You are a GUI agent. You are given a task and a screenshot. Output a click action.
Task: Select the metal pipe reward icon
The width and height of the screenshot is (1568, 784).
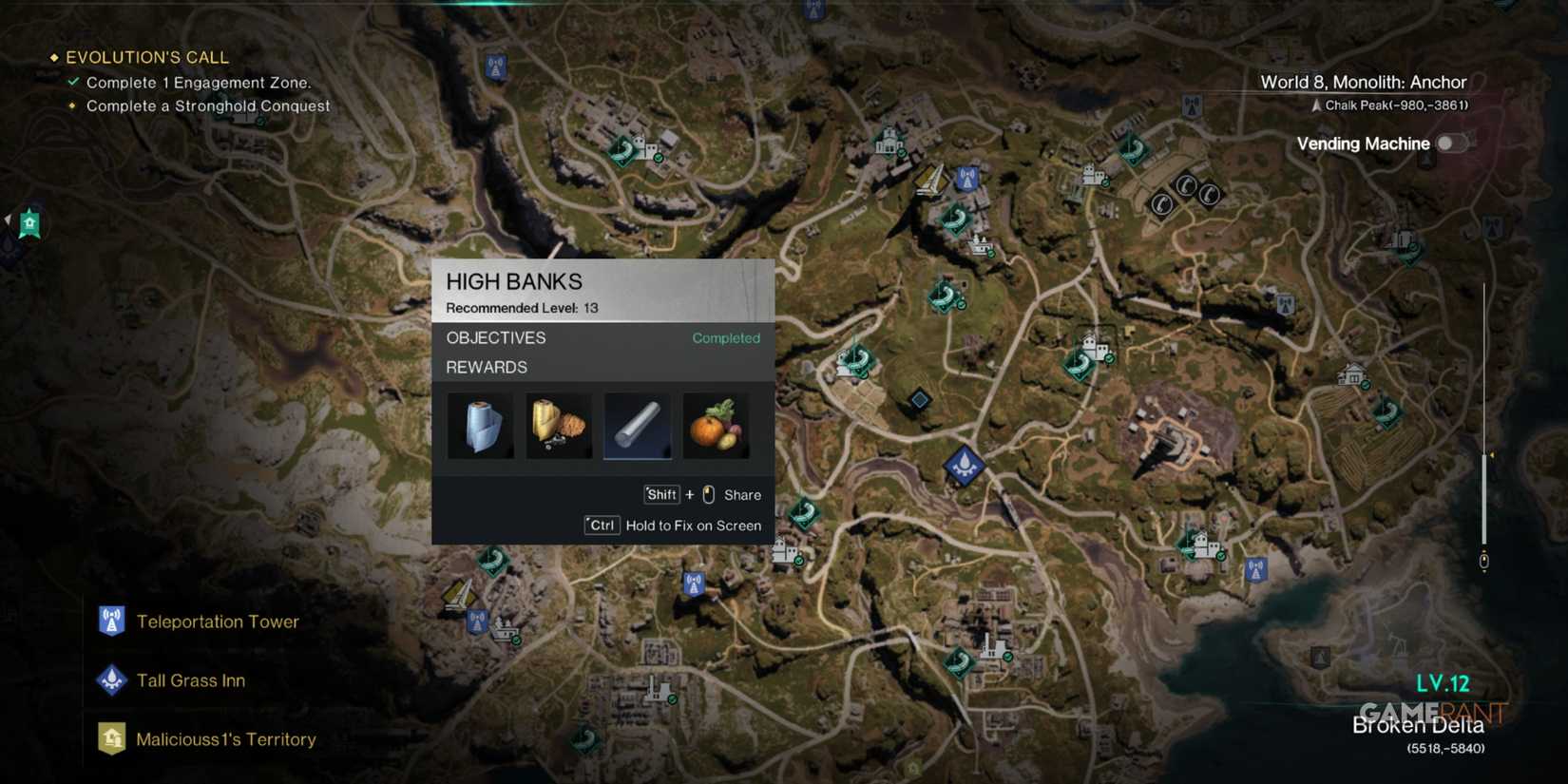637,425
